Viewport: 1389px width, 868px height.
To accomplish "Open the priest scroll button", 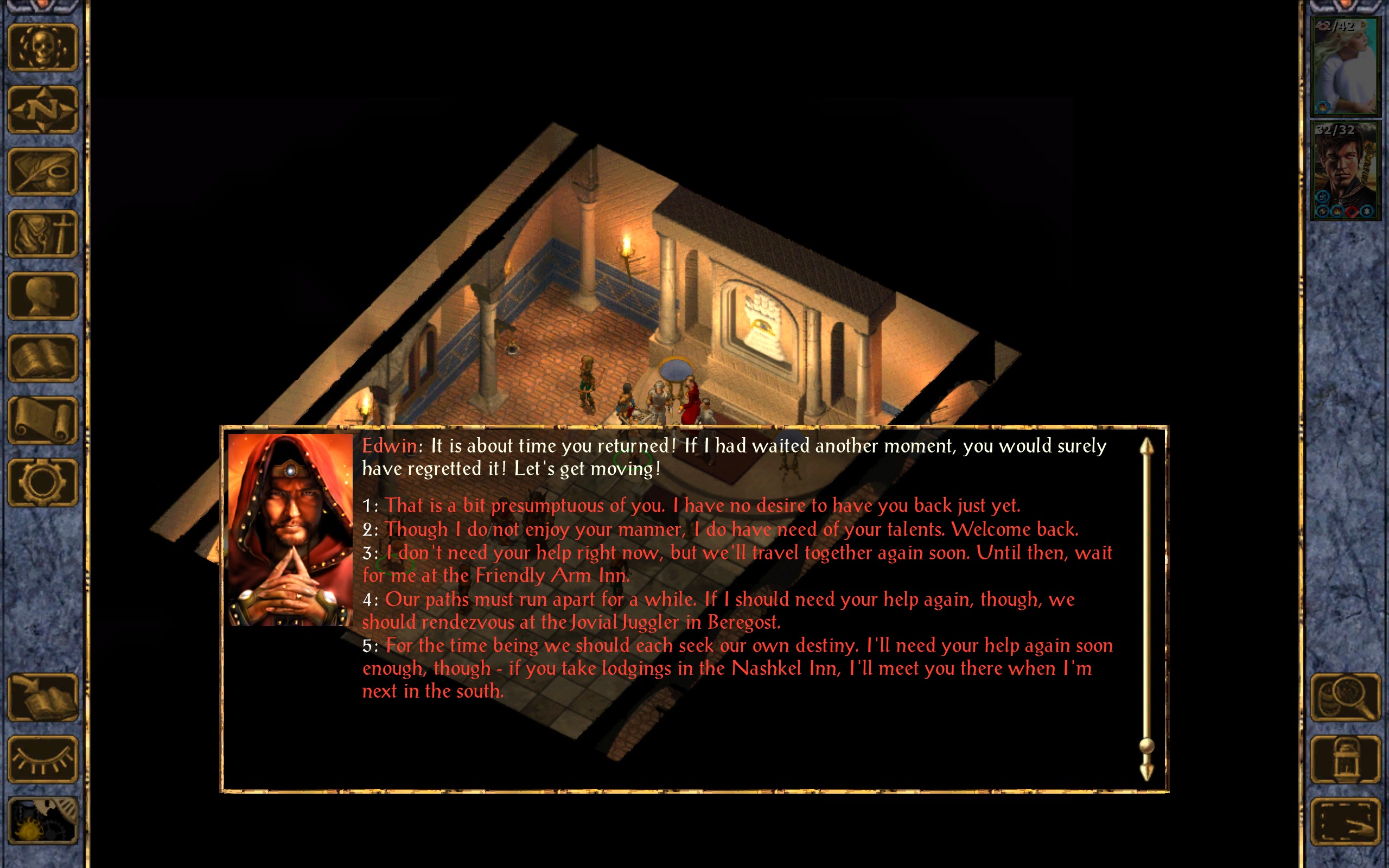I will pos(42,420).
